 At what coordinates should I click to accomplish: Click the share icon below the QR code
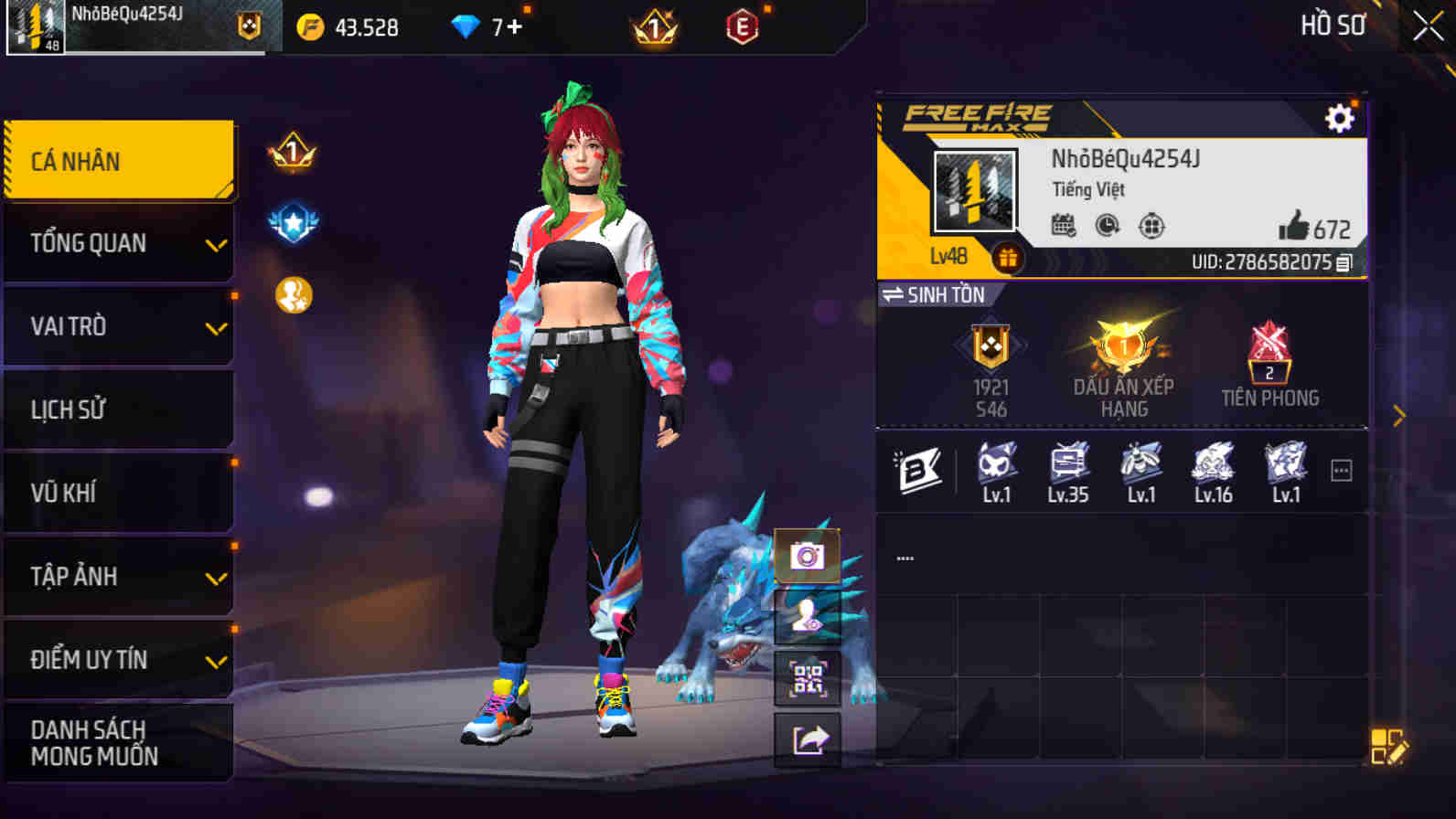(806, 740)
